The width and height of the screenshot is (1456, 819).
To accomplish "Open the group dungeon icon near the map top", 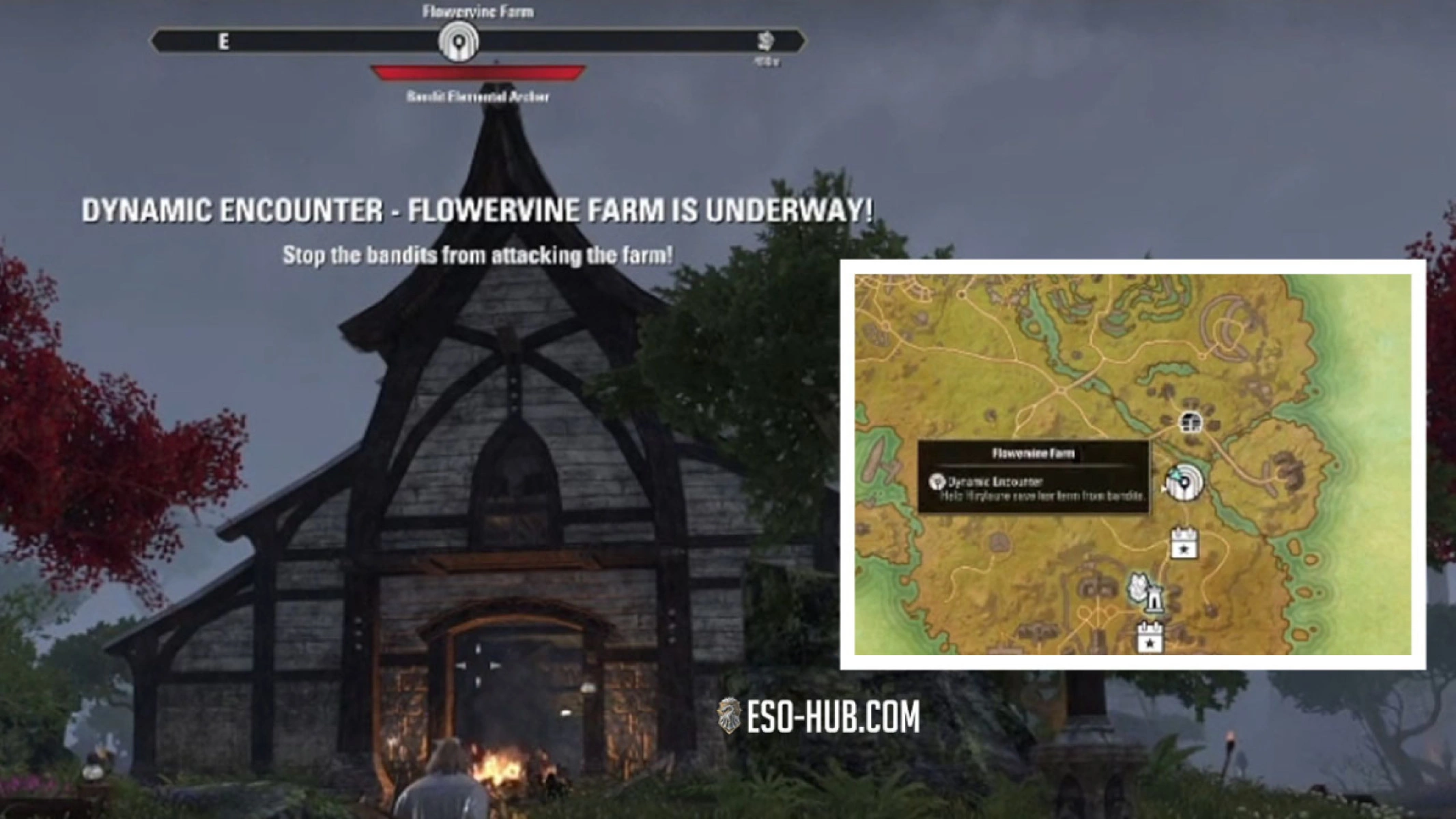I will [1190, 423].
